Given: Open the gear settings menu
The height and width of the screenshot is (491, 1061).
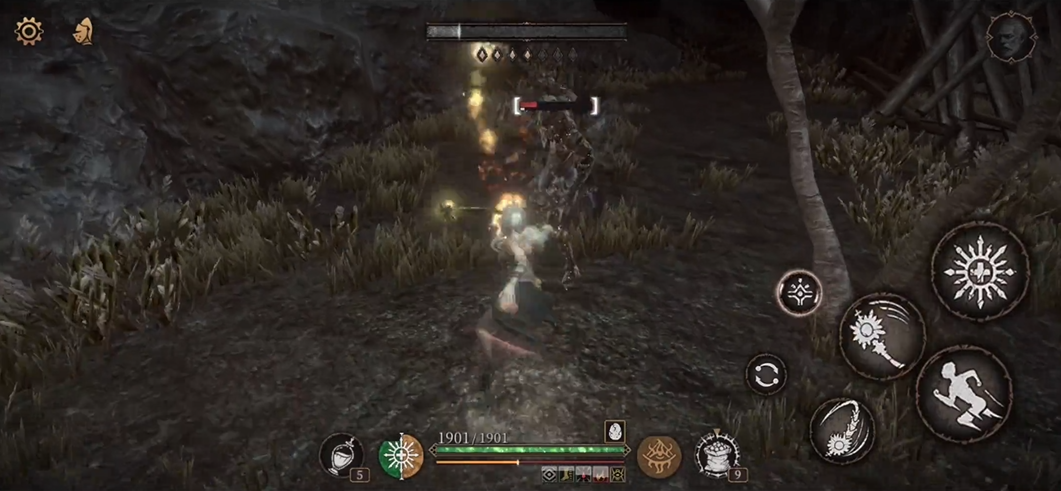Looking at the screenshot, I should pos(28,31).
